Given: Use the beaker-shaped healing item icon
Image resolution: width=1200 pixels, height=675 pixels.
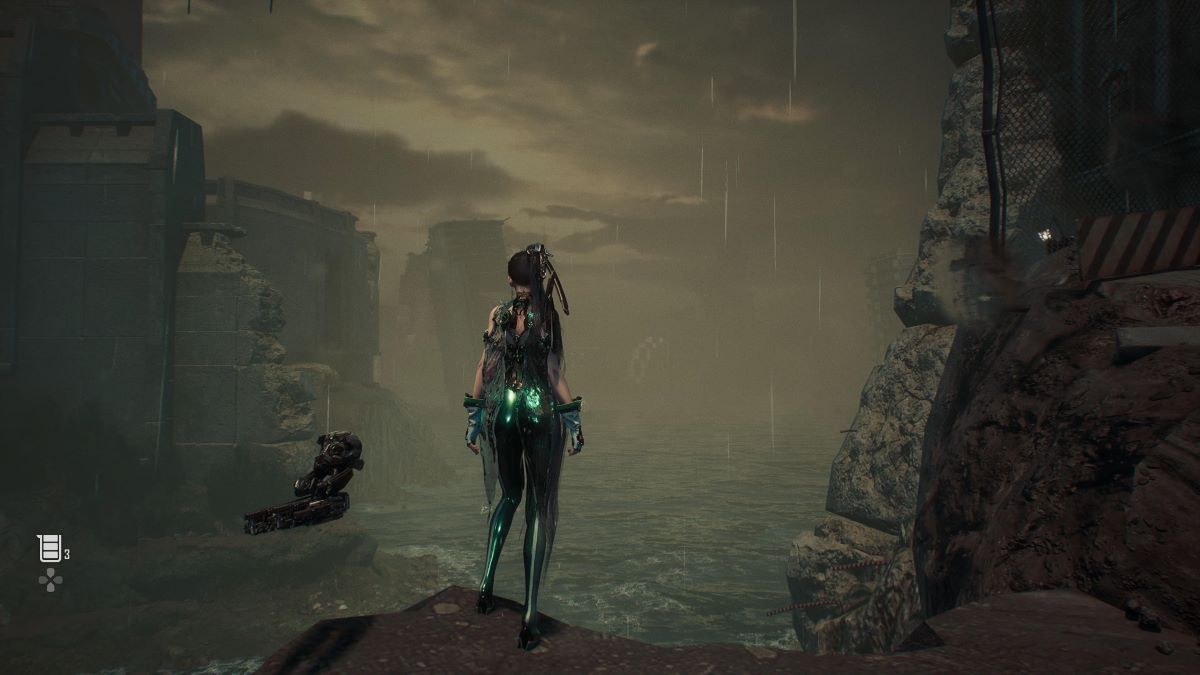Looking at the screenshot, I should 48,548.
